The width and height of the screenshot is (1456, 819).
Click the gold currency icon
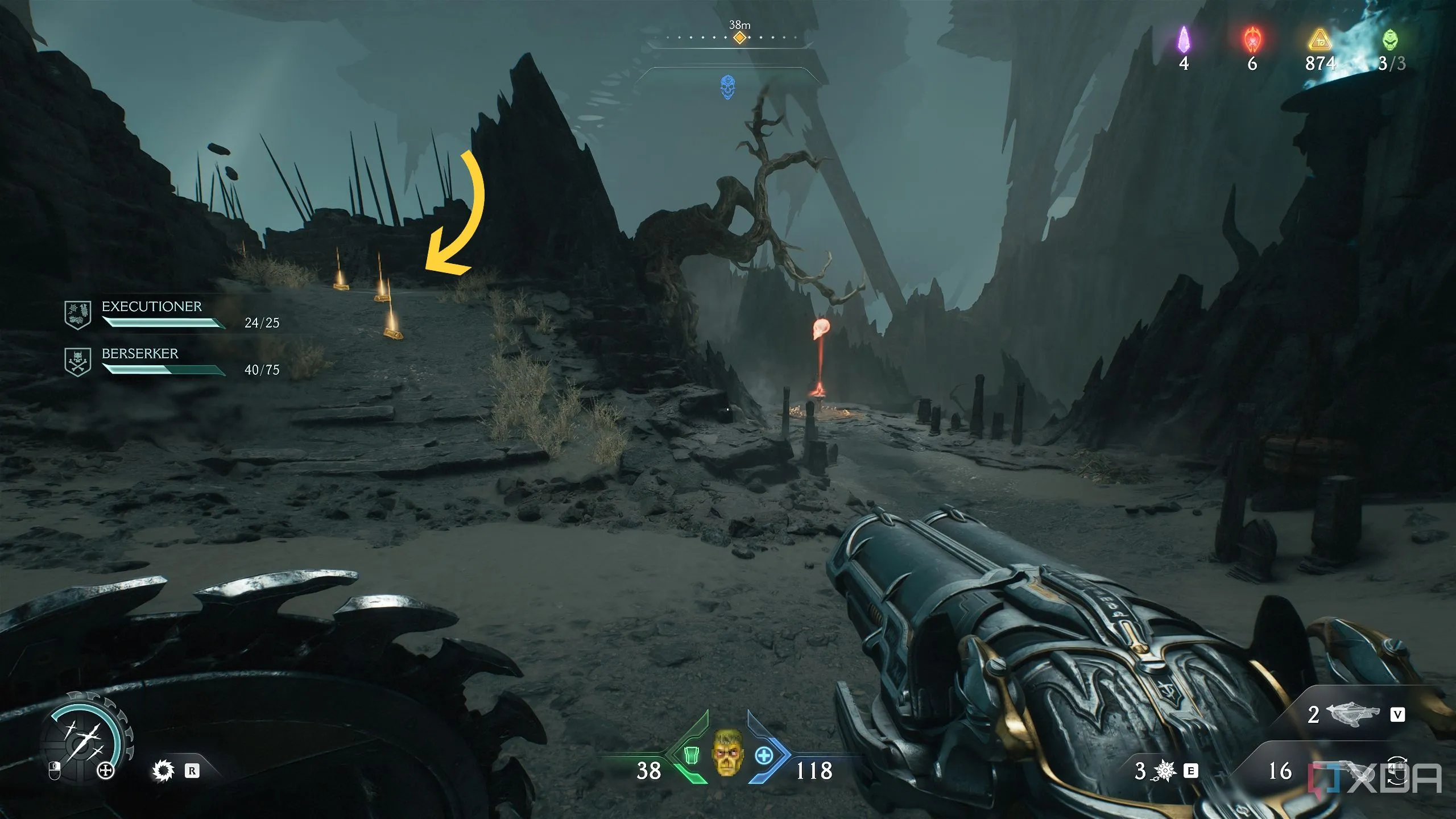click(x=1319, y=41)
